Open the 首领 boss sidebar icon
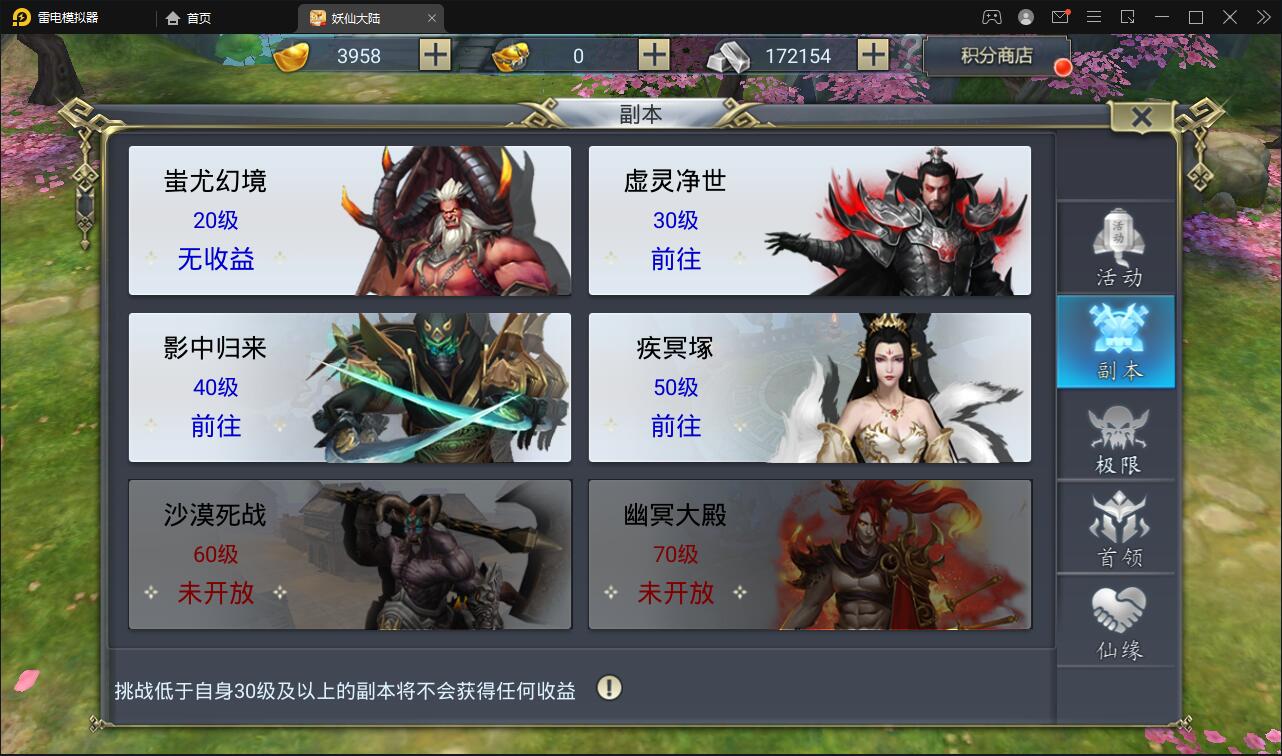Image resolution: width=1282 pixels, height=756 pixels. 1116,528
